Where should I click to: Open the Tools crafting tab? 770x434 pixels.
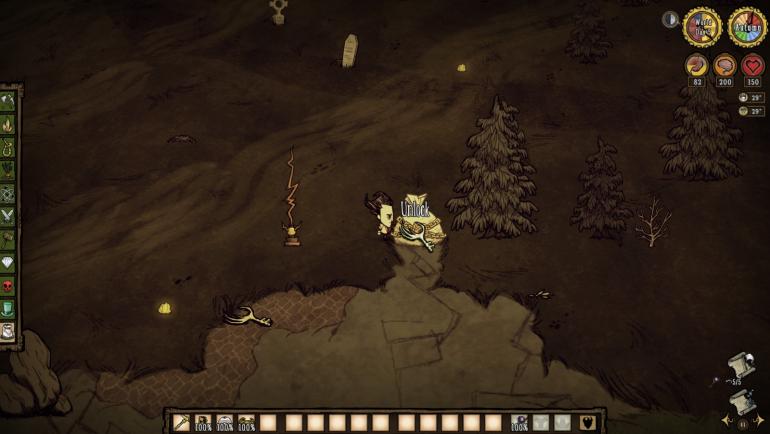(9, 101)
